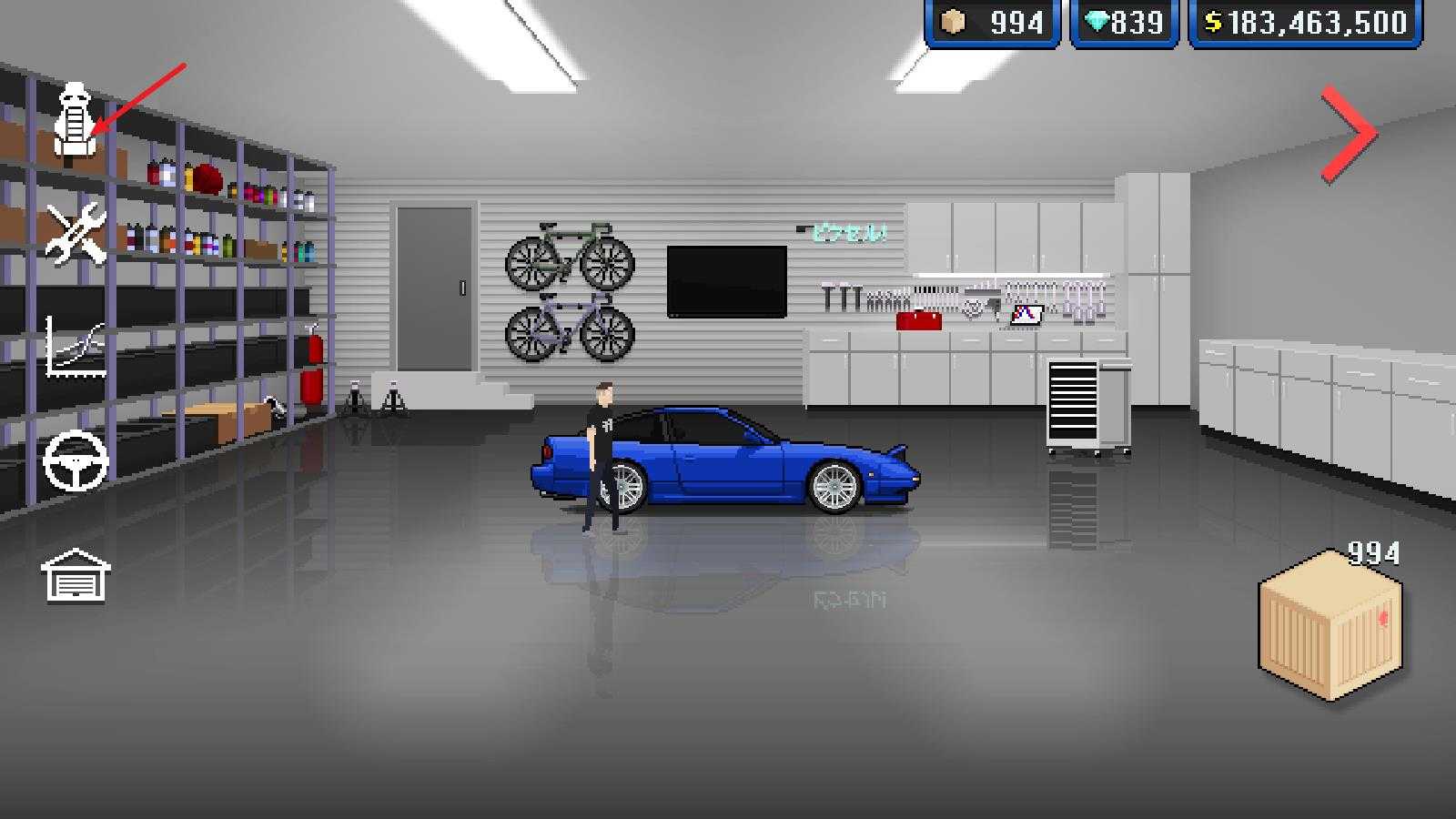Open the garage door icon

[76, 574]
